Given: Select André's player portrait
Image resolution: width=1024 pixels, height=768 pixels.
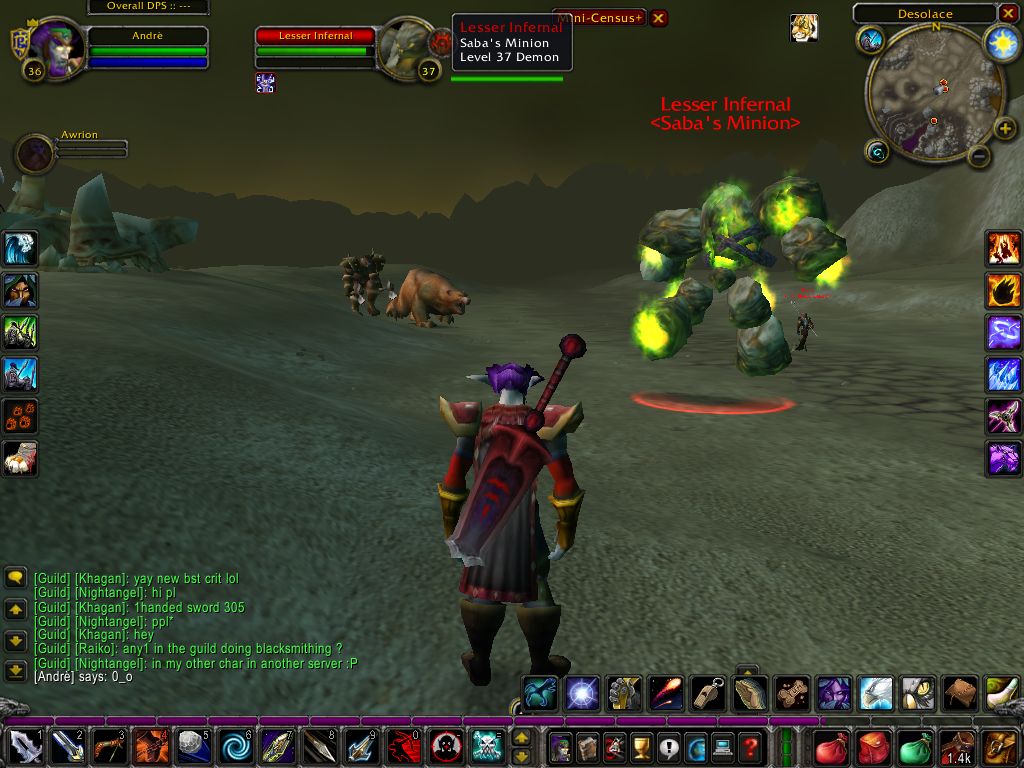Looking at the screenshot, I should (x=56, y=47).
